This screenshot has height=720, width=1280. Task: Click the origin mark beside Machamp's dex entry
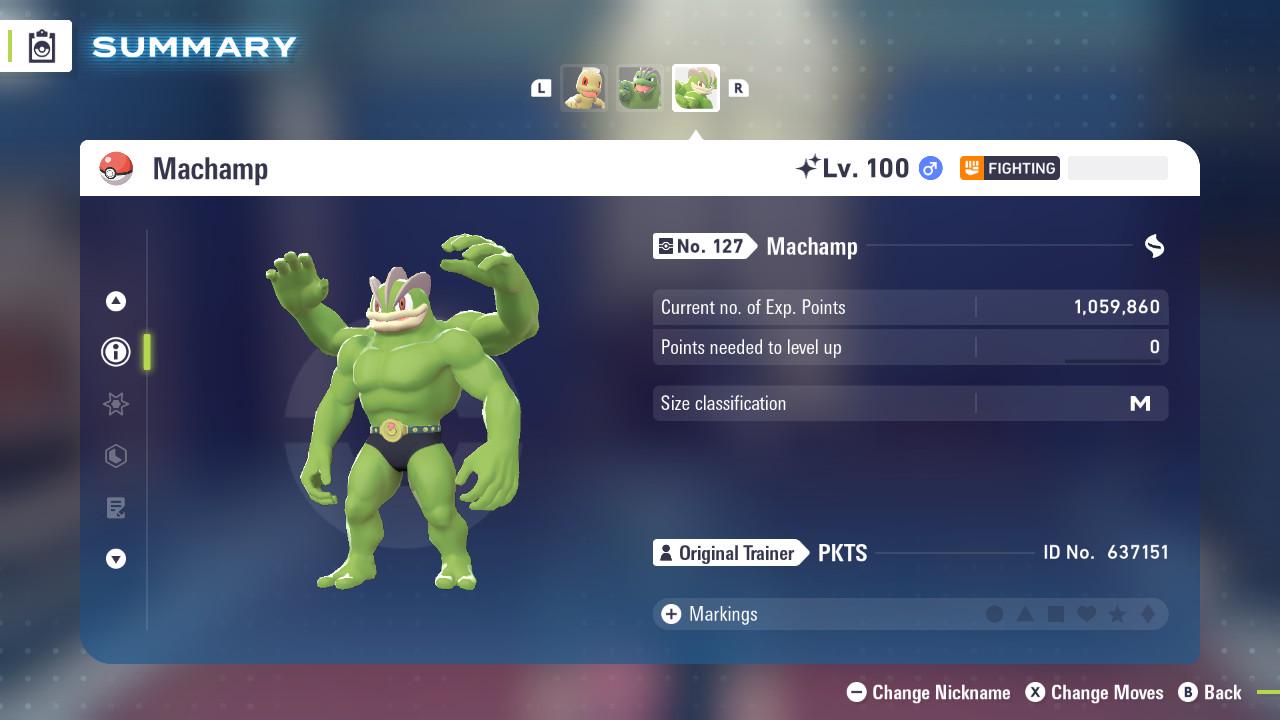pos(1155,246)
